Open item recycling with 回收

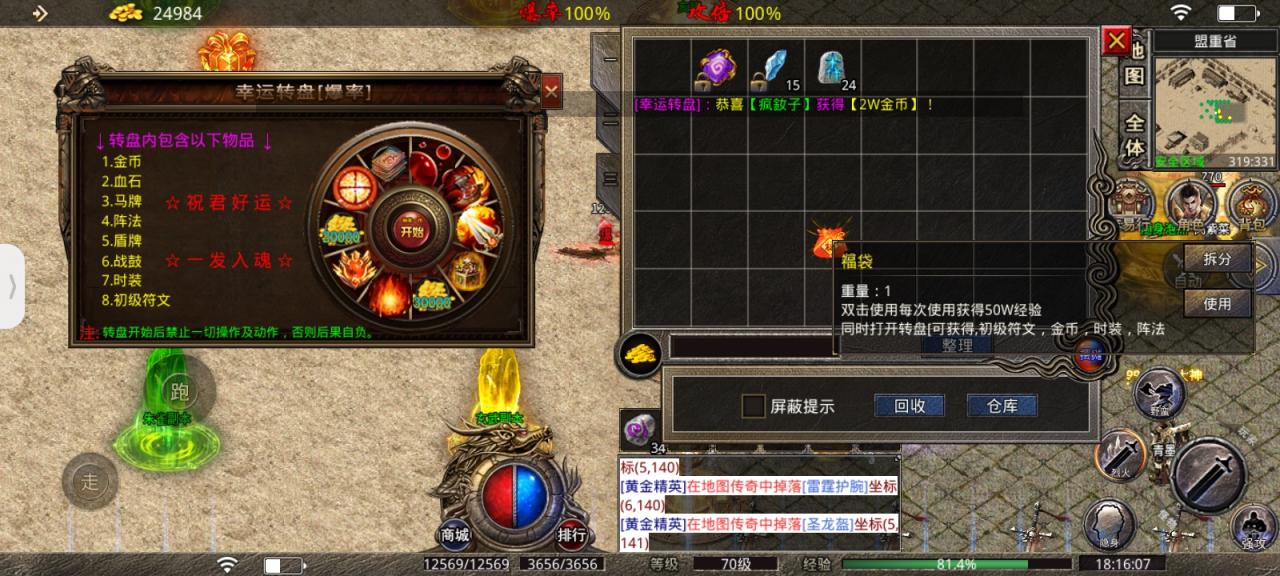909,406
